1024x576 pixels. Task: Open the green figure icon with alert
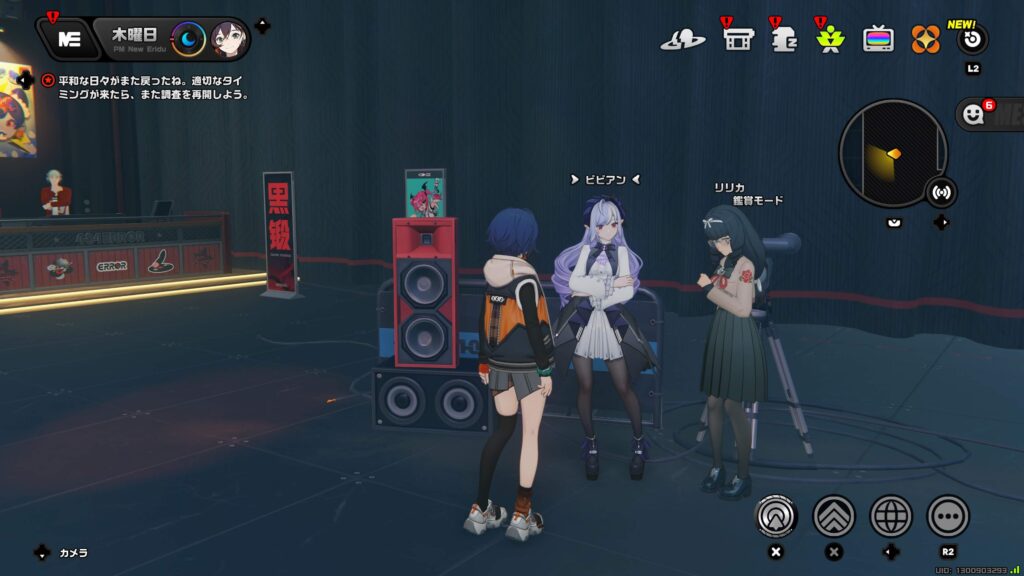(x=829, y=39)
